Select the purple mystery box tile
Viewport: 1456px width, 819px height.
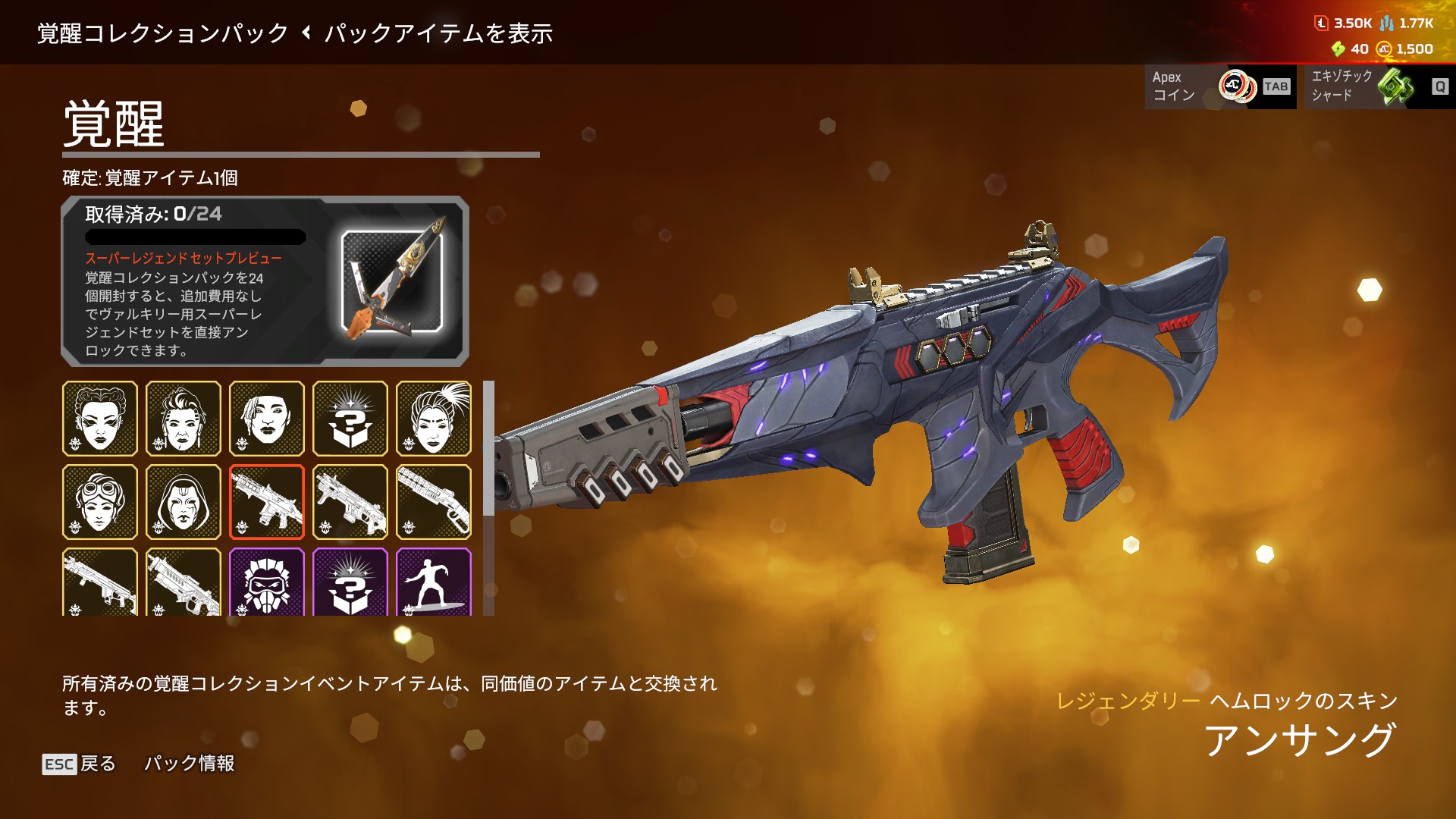click(x=350, y=582)
